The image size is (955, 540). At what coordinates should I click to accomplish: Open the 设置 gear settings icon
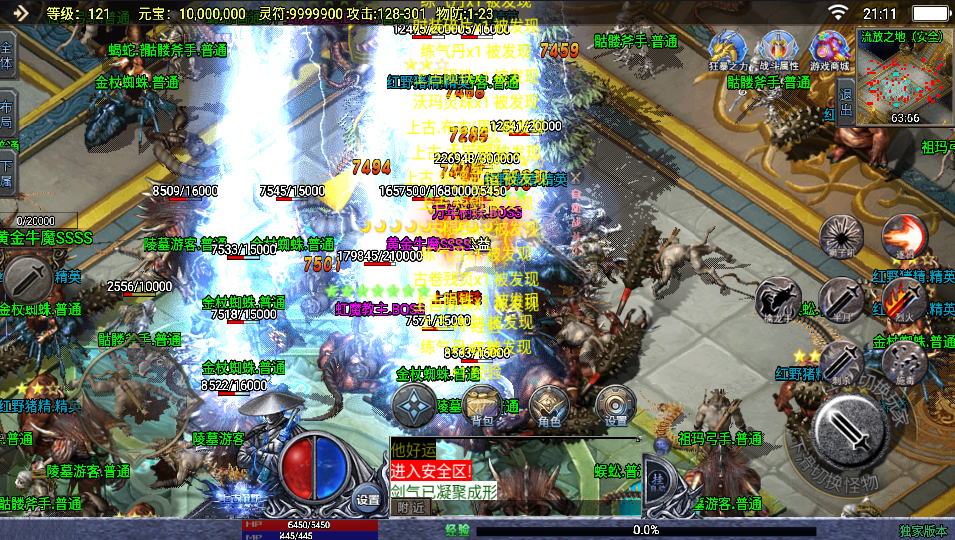pos(616,404)
